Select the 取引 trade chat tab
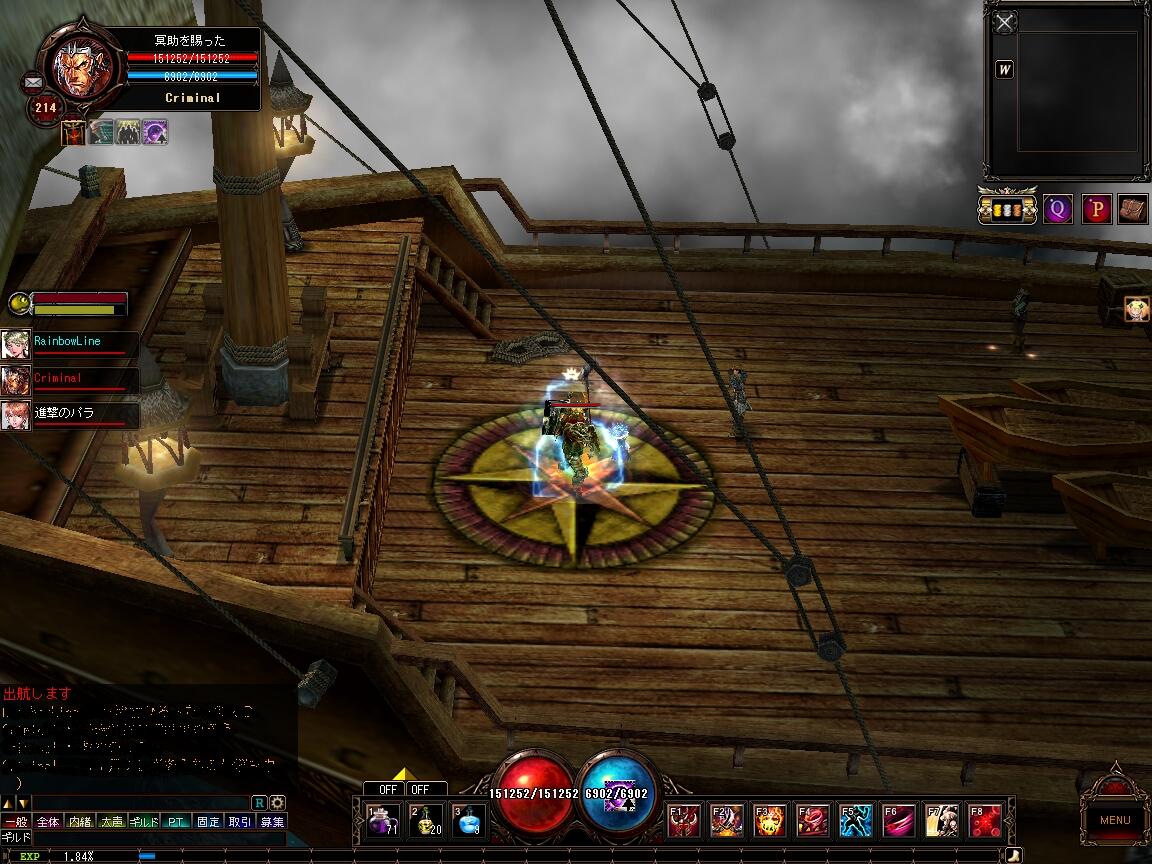This screenshot has height=864, width=1152. [x=240, y=822]
